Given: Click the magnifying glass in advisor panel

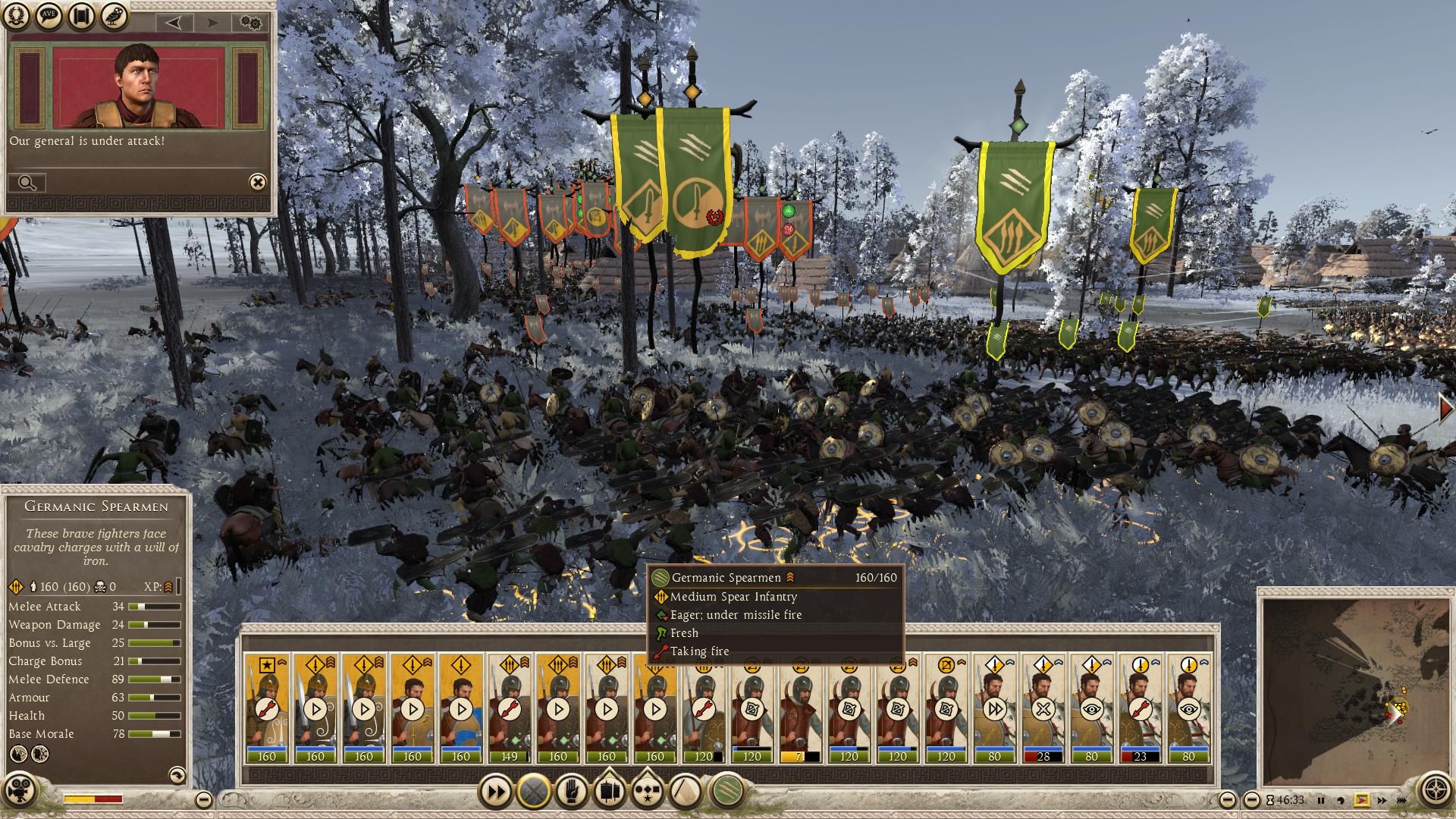Looking at the screenshot, I should [27, 183].
